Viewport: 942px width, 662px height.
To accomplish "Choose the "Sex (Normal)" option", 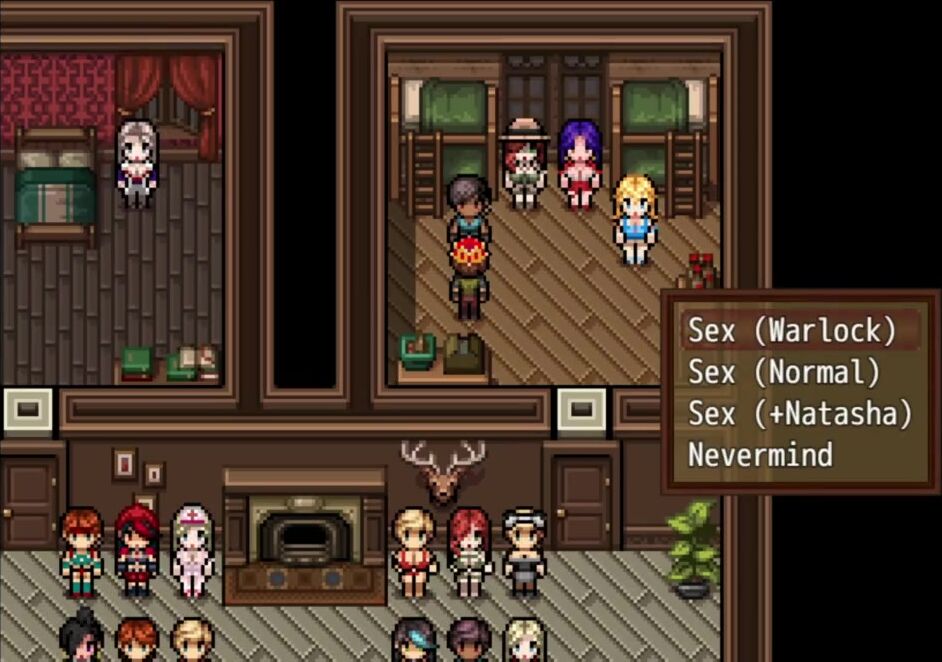I will point(784,372).
